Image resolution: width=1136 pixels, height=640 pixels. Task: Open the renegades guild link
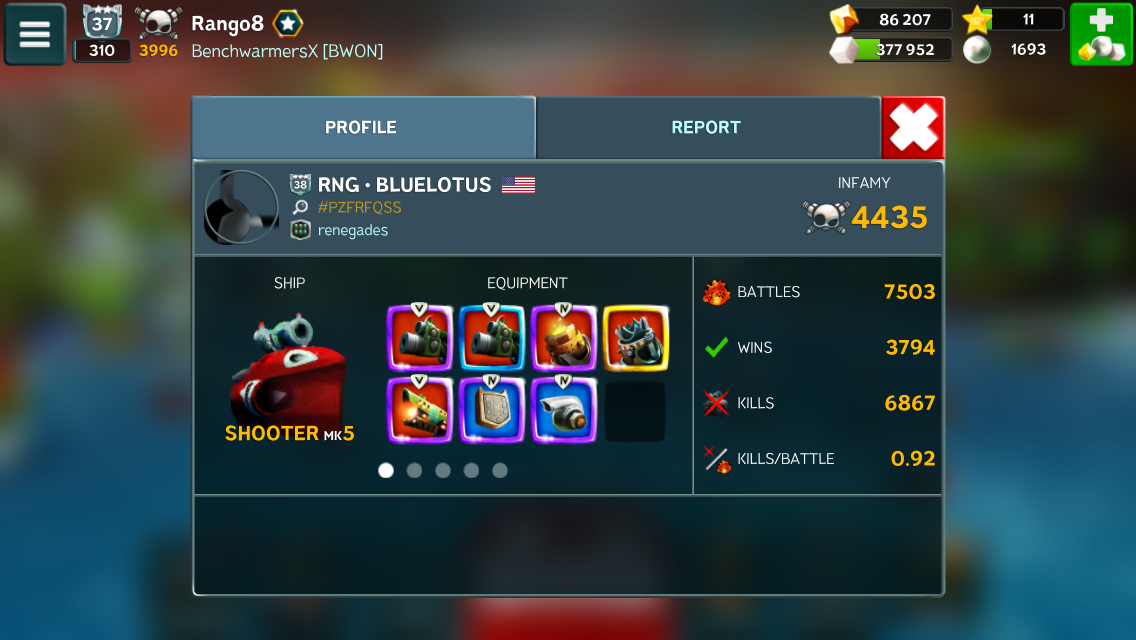tap(353, 230)
